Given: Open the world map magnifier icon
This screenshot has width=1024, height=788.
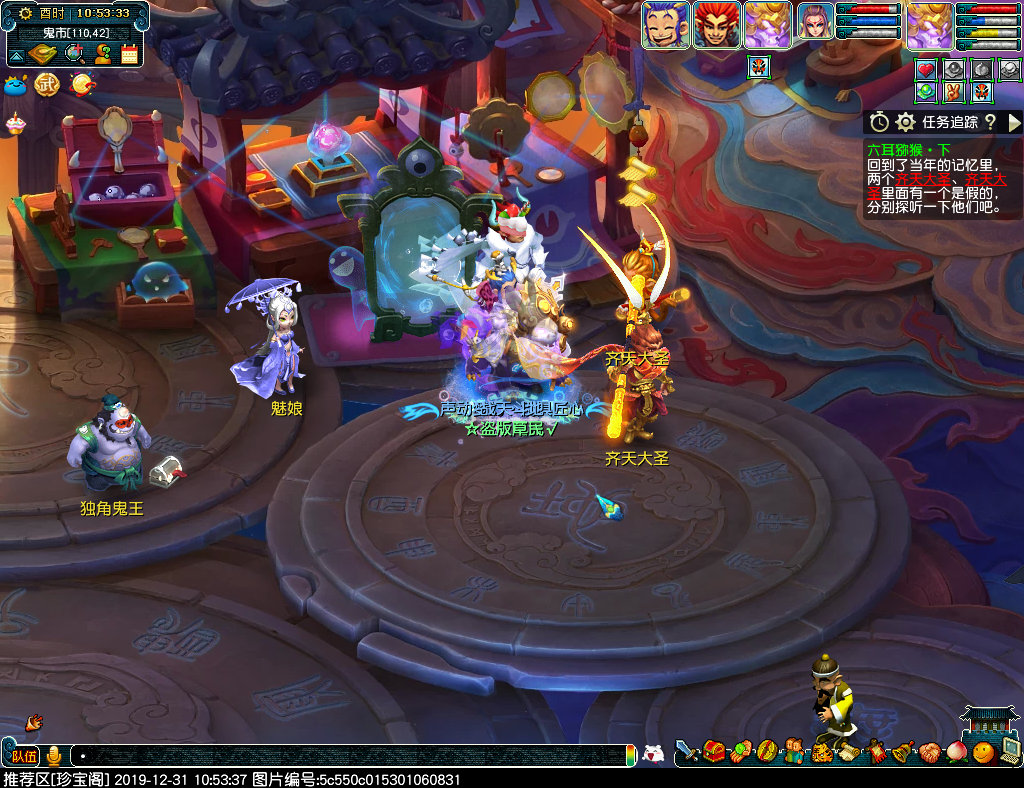Looking at the screenshot, I should [73, 54].
